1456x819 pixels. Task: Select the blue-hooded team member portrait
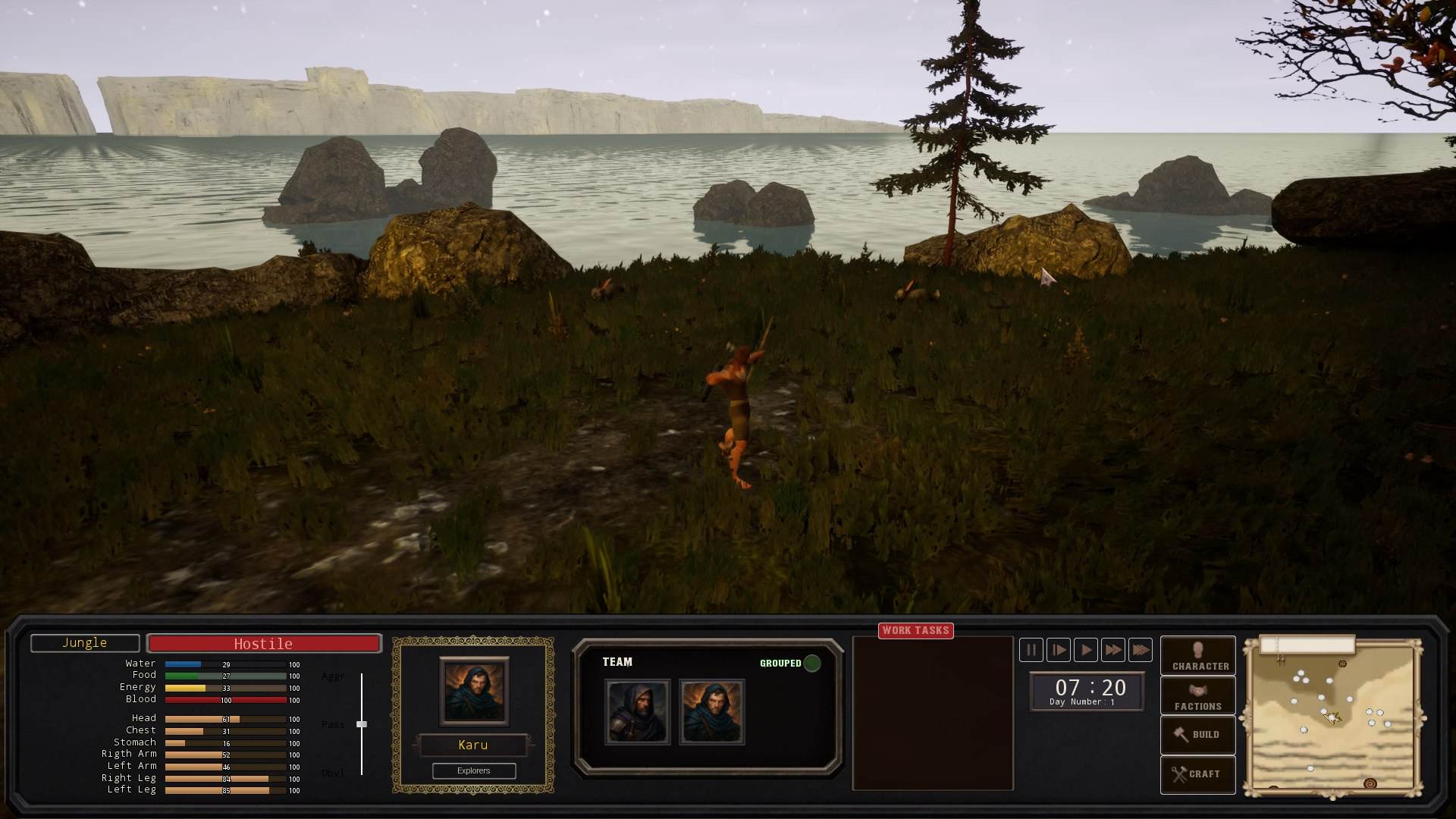[711, 712]
